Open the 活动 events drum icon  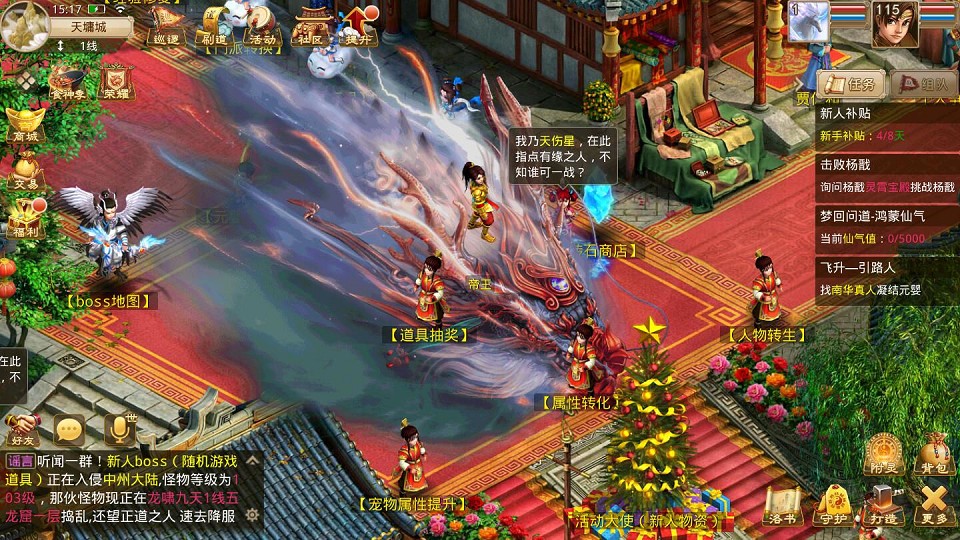[261, 26]
